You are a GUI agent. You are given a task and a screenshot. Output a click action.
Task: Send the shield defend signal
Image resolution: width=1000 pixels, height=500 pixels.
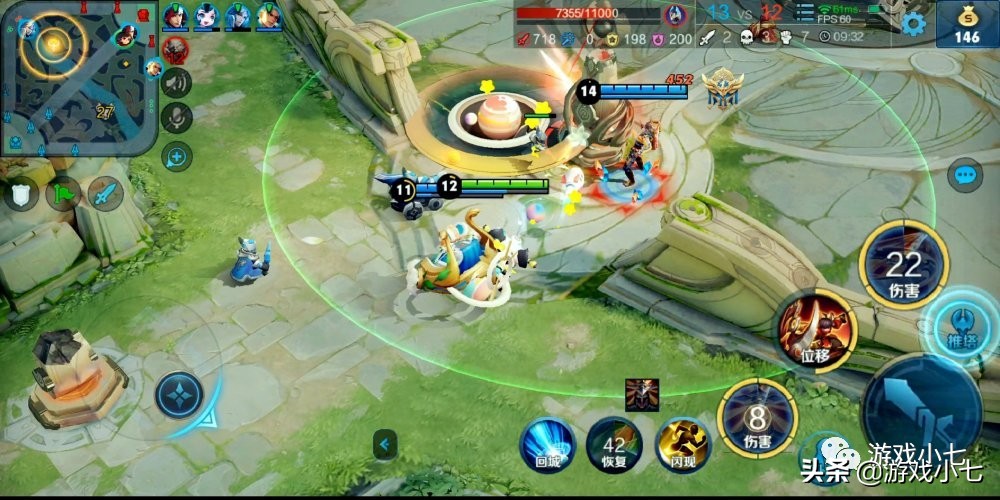pyautogui.click(x=22, y=193)
